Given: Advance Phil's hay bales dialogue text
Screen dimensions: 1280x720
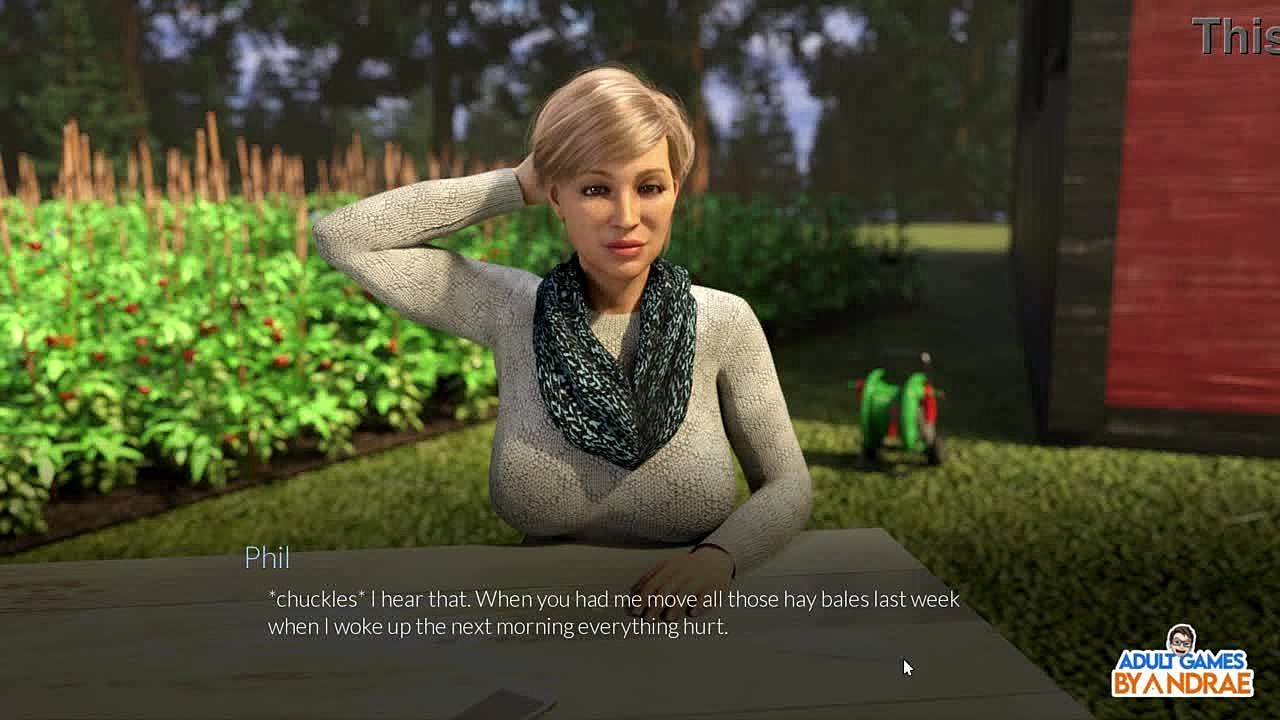Looking at the screenshot, I should (613, 613).
